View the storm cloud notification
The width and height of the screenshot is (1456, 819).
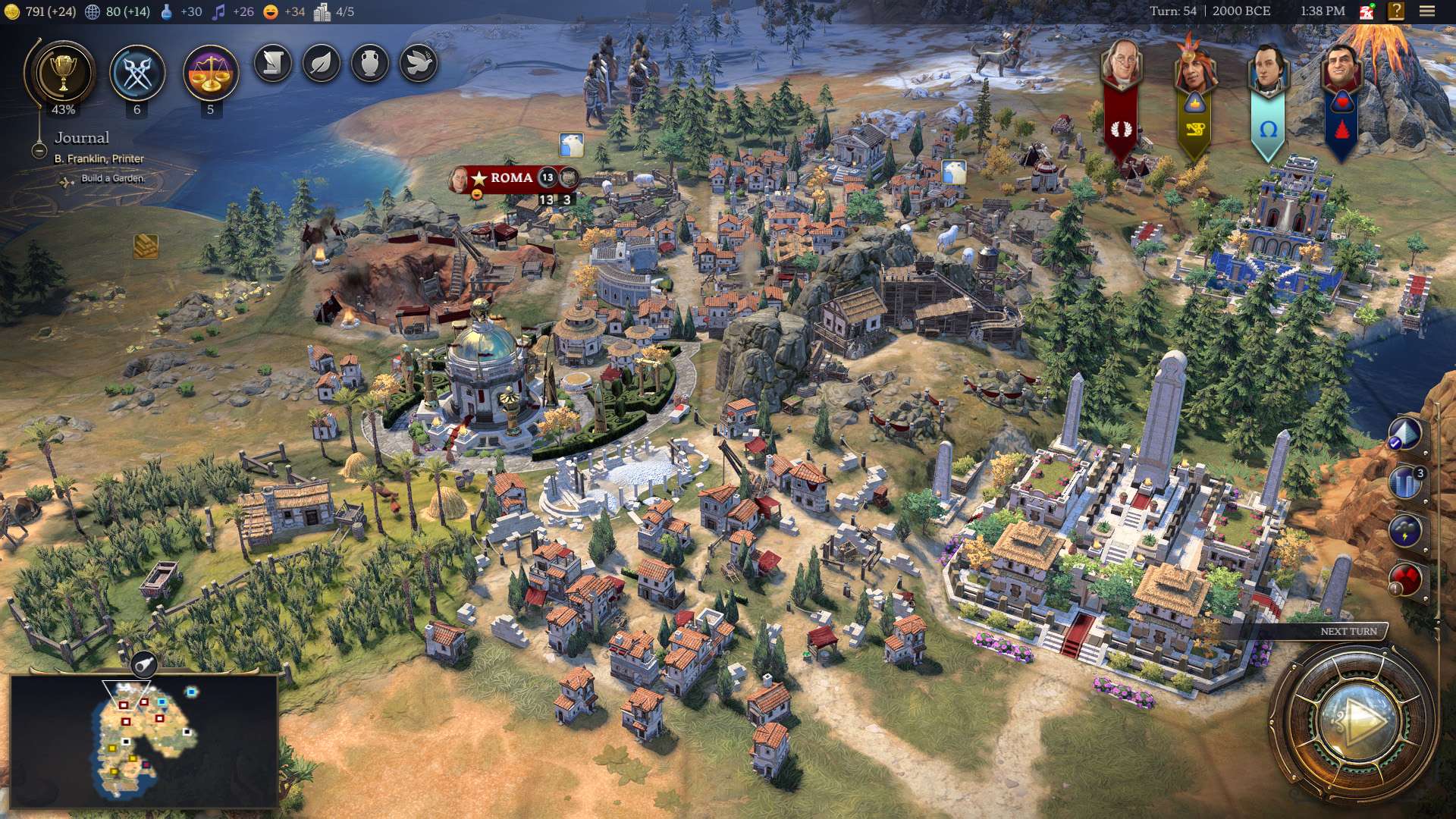[x=1405, y=530]
